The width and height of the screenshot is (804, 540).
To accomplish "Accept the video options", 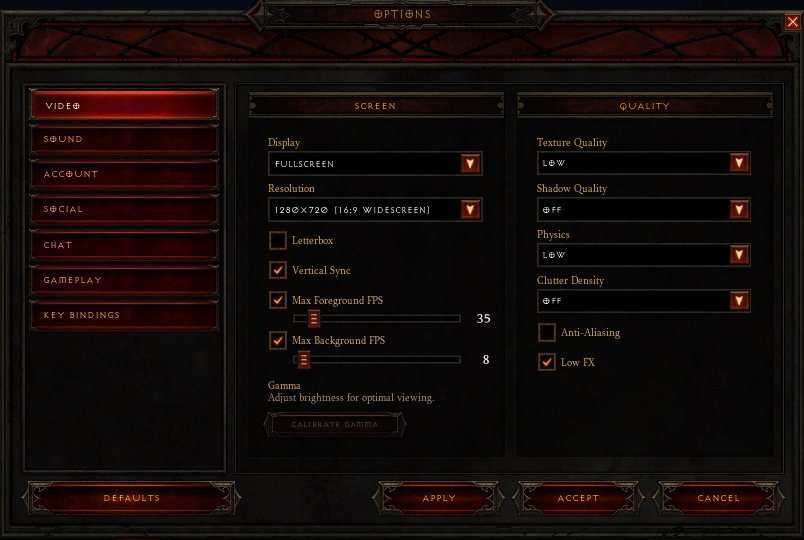I will pos(578,498).
